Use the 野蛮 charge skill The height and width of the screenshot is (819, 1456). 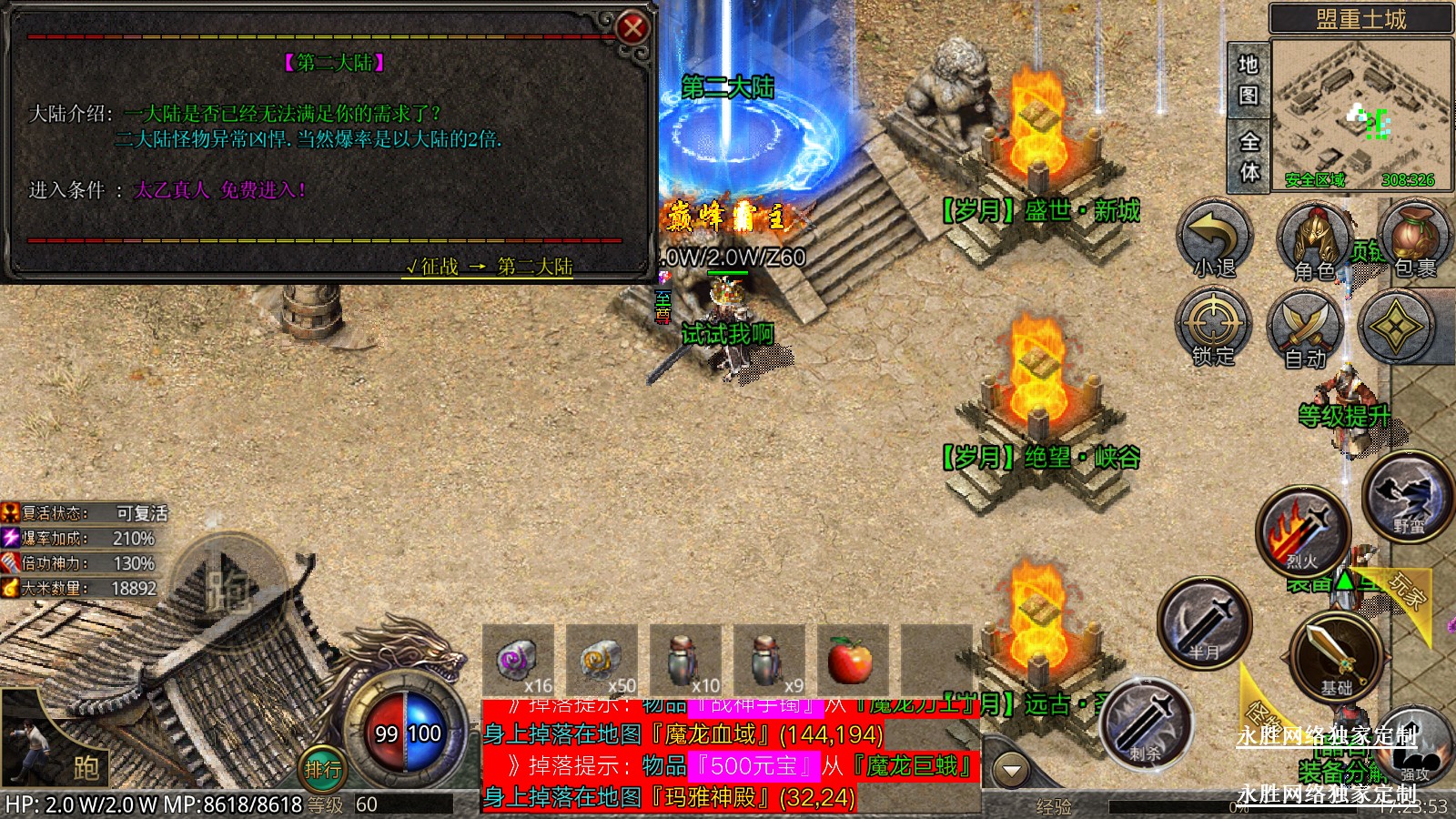1407,496
